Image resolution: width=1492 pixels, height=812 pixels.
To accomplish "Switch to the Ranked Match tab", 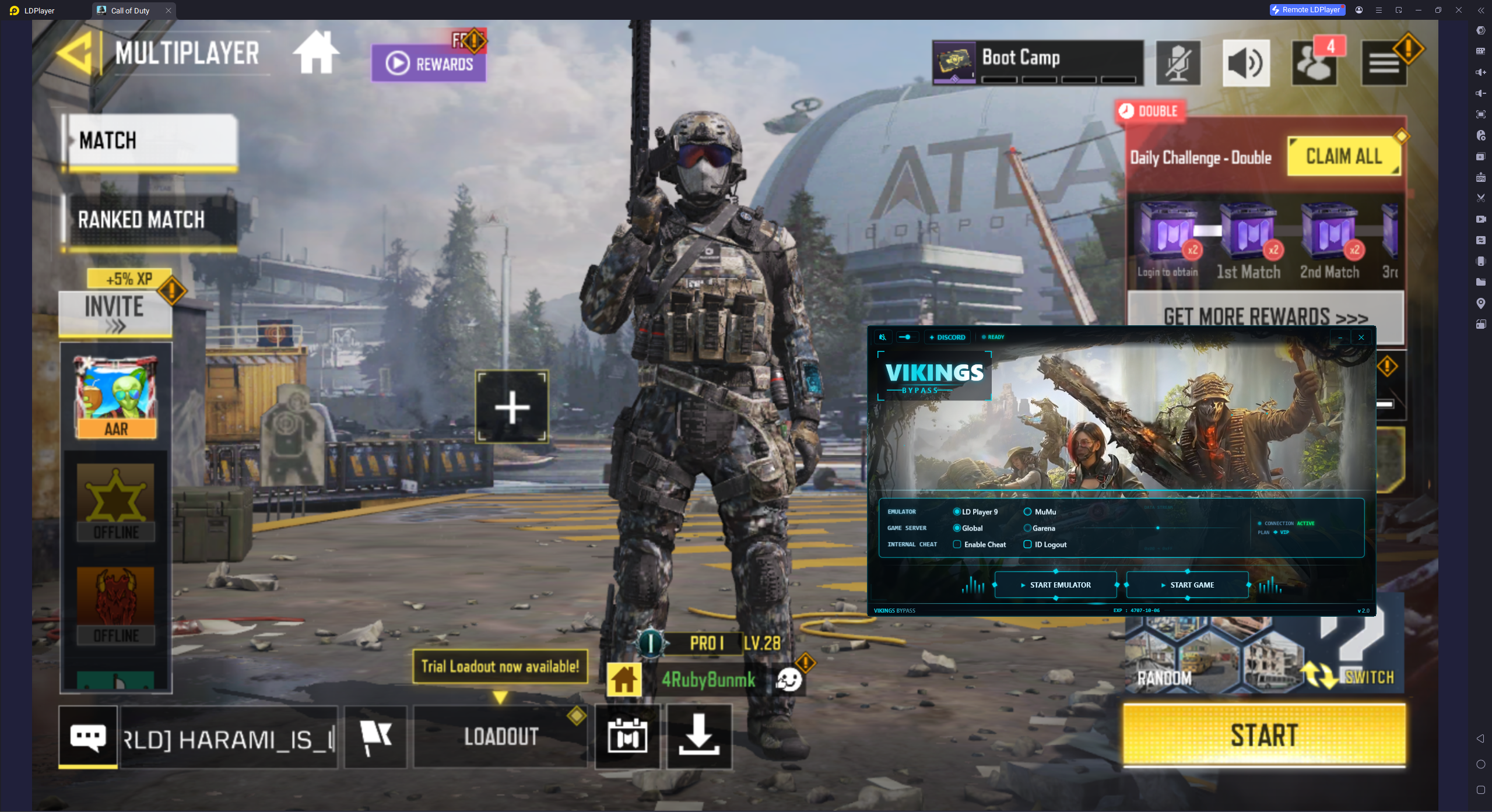I will 141,220.
